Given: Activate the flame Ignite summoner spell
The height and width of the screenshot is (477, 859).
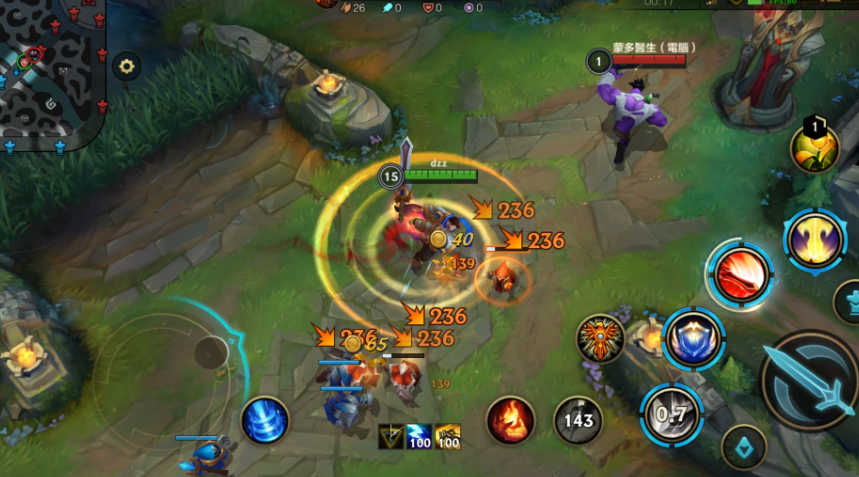Looking at the screenshot, I should [x=510, y=420].
